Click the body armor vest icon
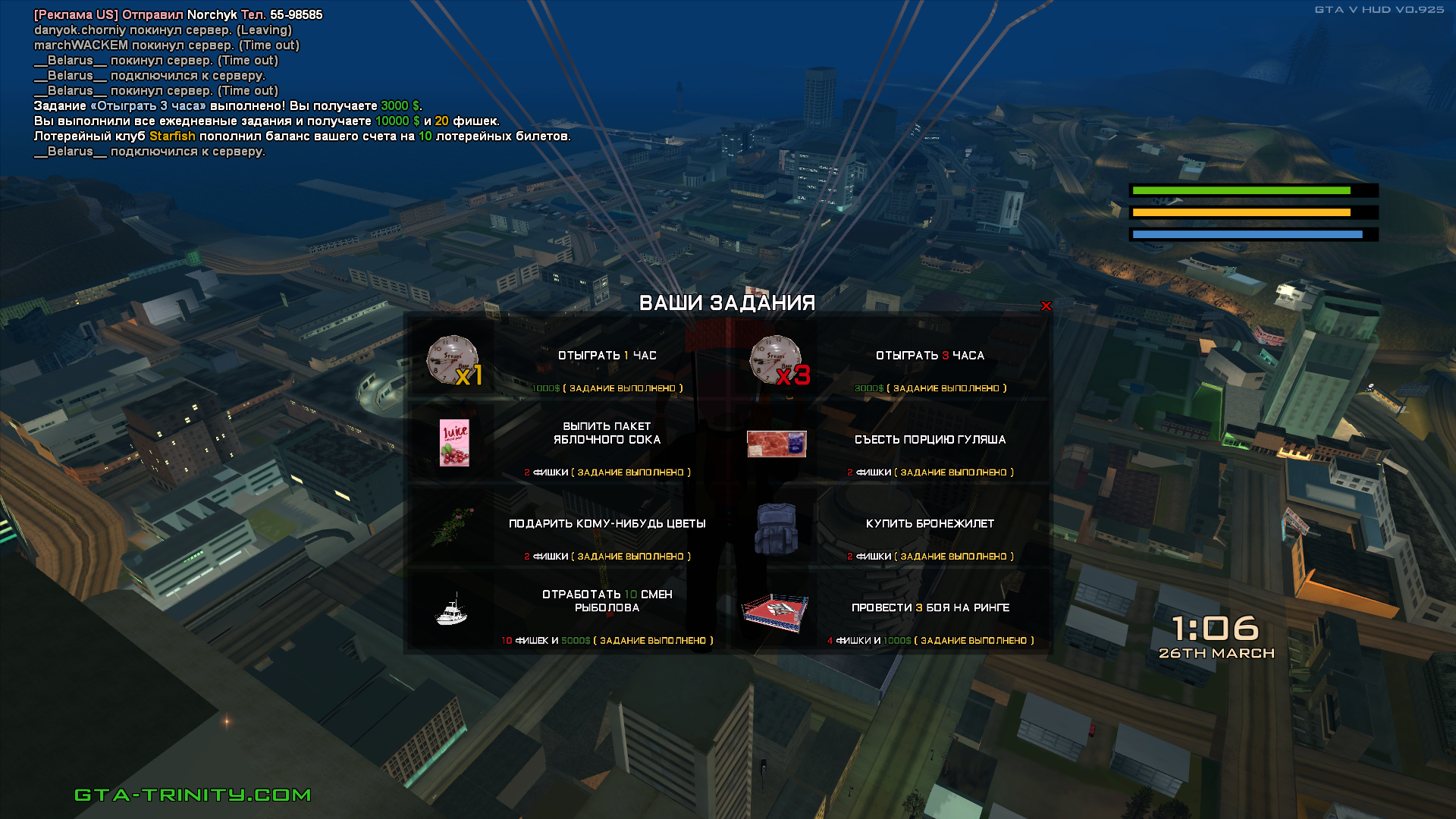The image size is (1456, 819). pyautogui.click(x=776, y=529)
